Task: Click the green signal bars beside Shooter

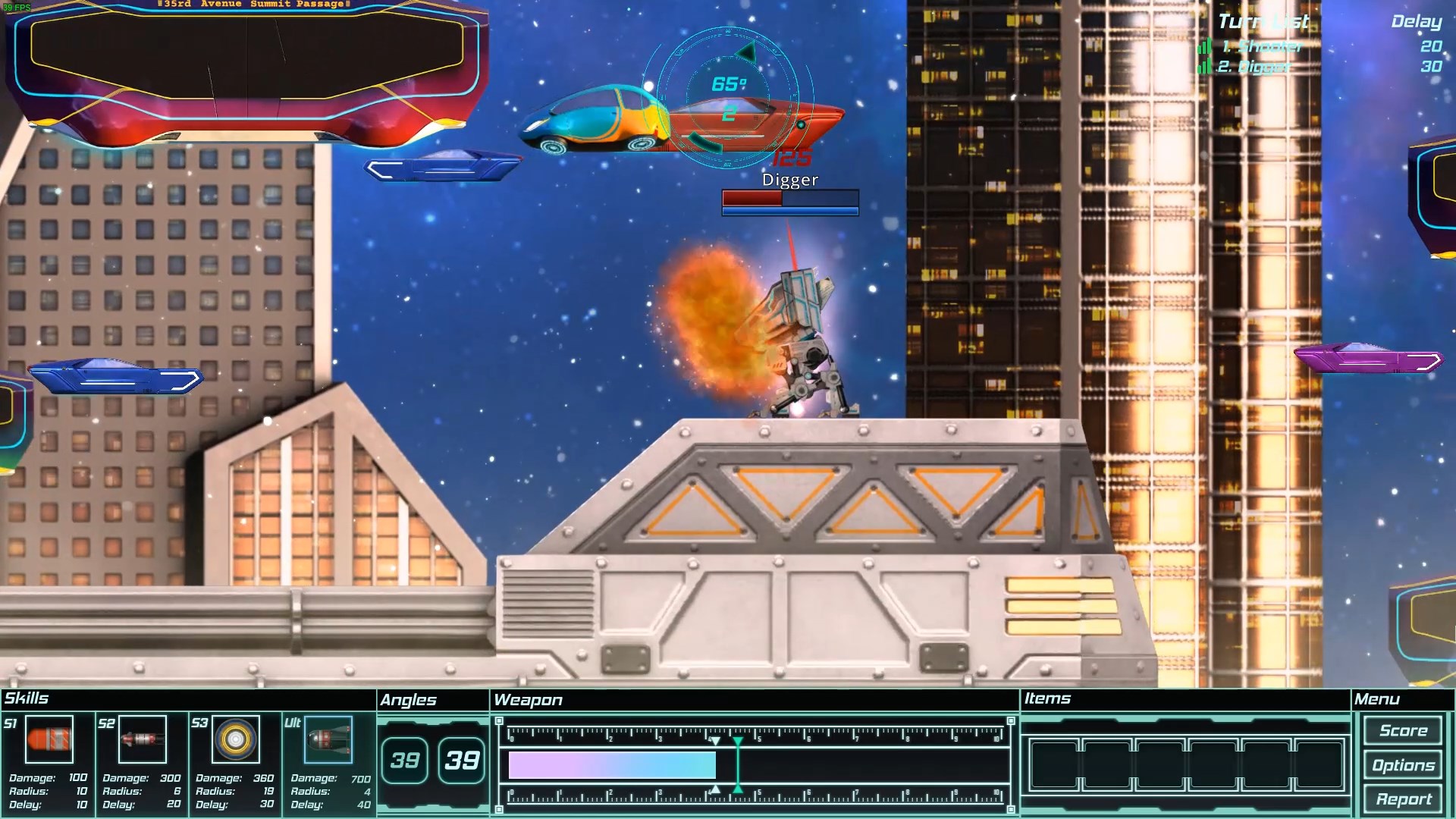Action: point(1204,45)
